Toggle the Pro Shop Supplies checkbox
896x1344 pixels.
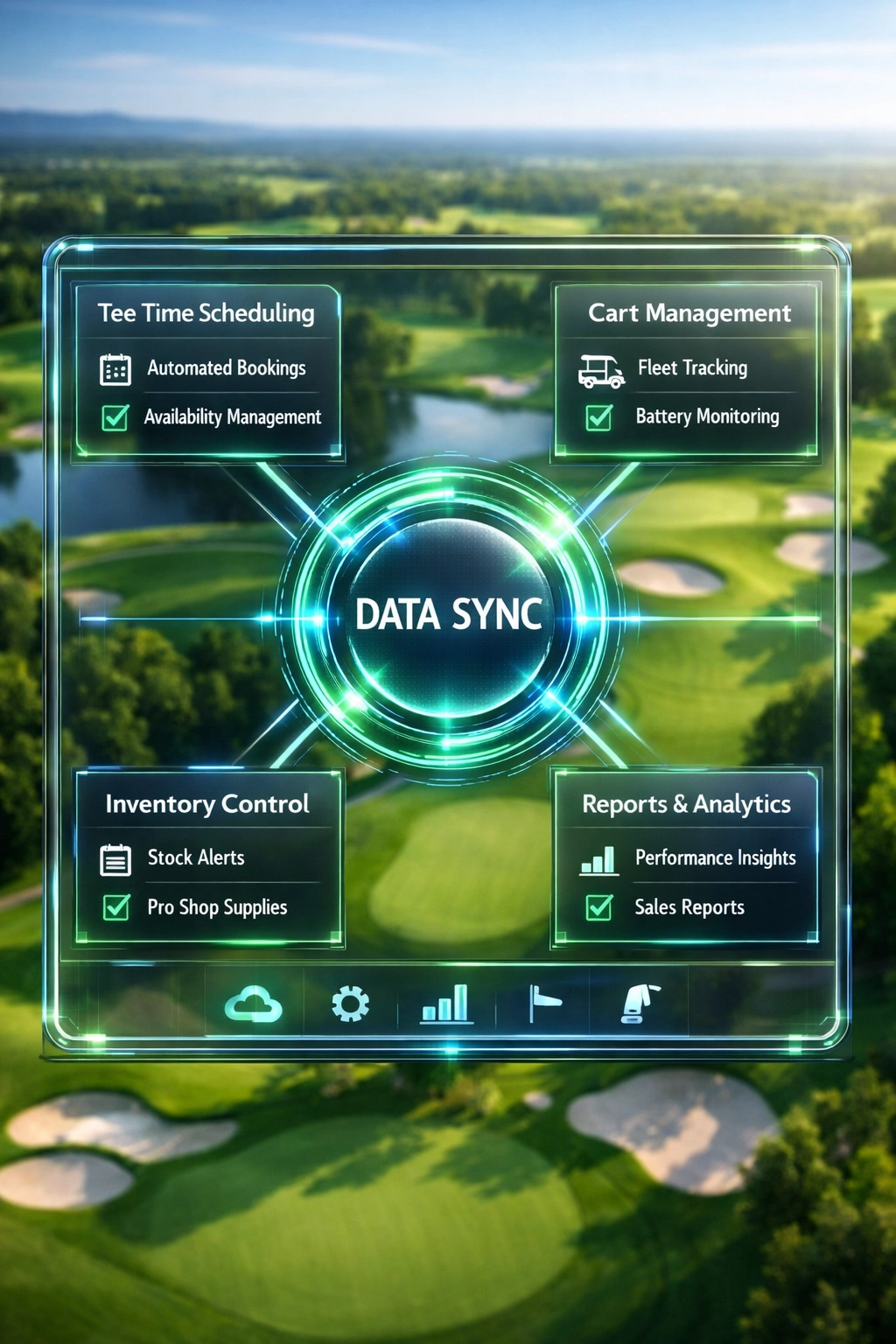[x=116, y=907]
